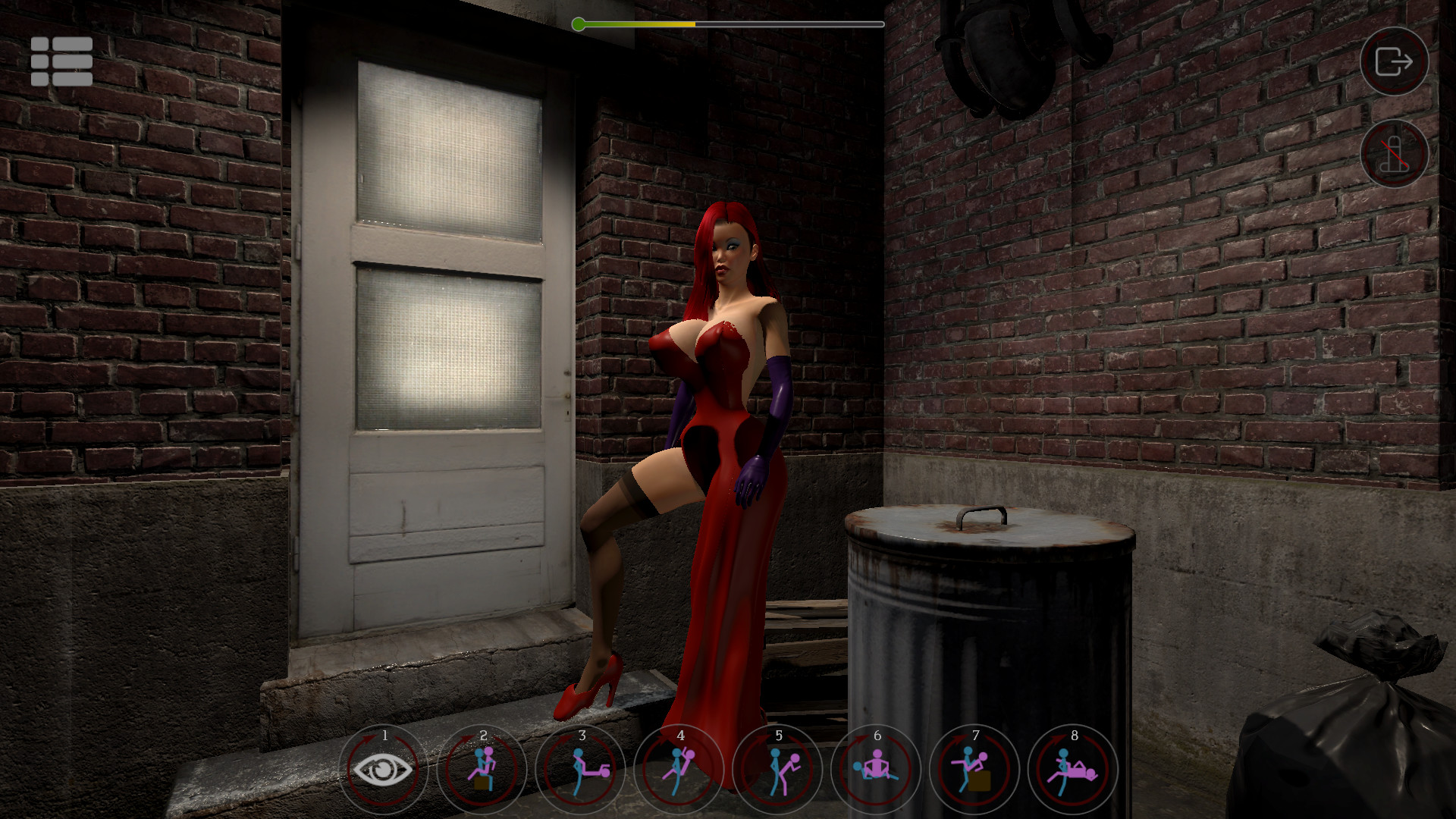Select pose 3 lying-down position icon
This screenshot has height=819, width=1456.
click(x=582, y=770)
